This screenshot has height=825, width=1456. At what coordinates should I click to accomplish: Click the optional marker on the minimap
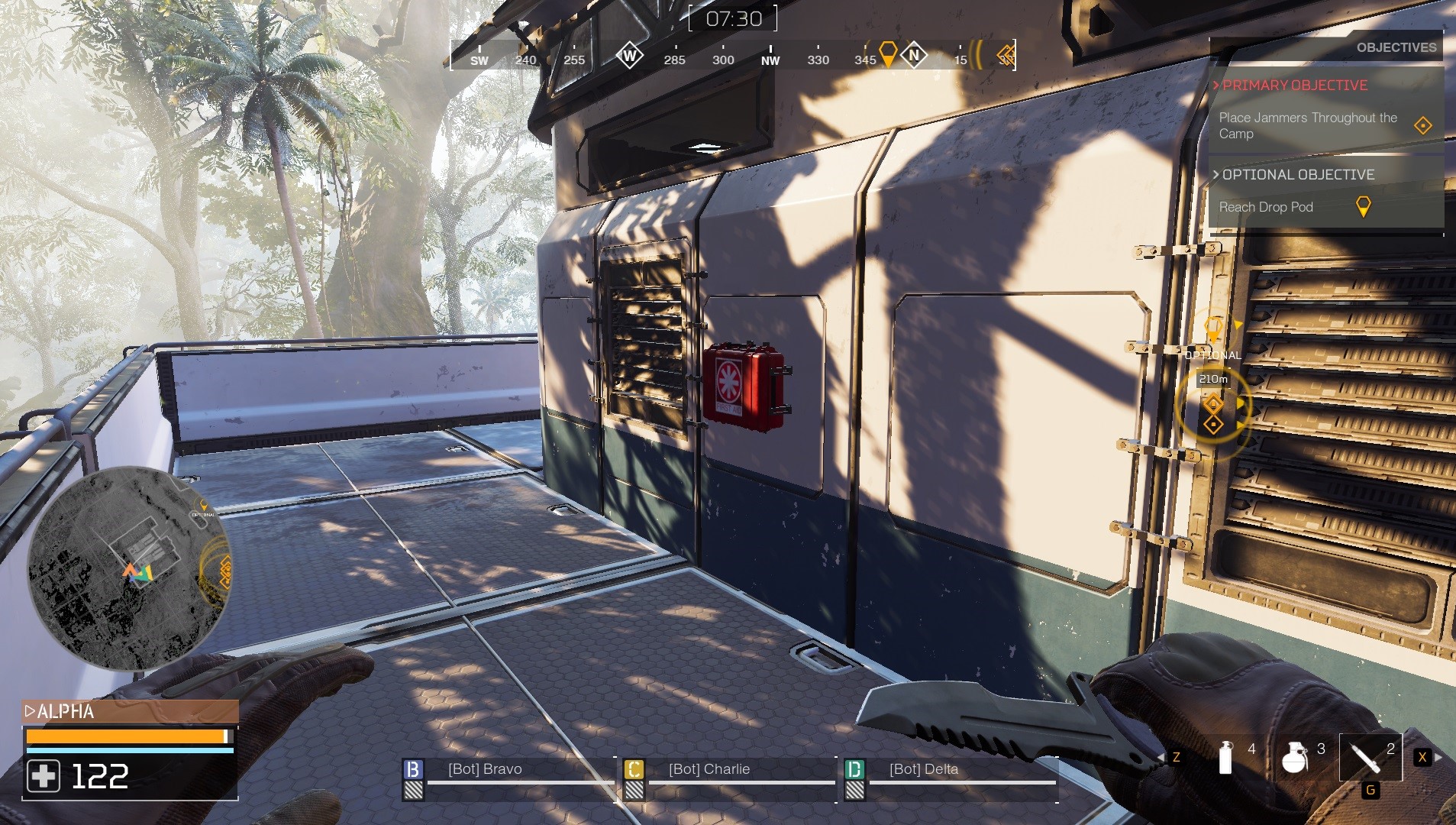click(x=204, y=506)
